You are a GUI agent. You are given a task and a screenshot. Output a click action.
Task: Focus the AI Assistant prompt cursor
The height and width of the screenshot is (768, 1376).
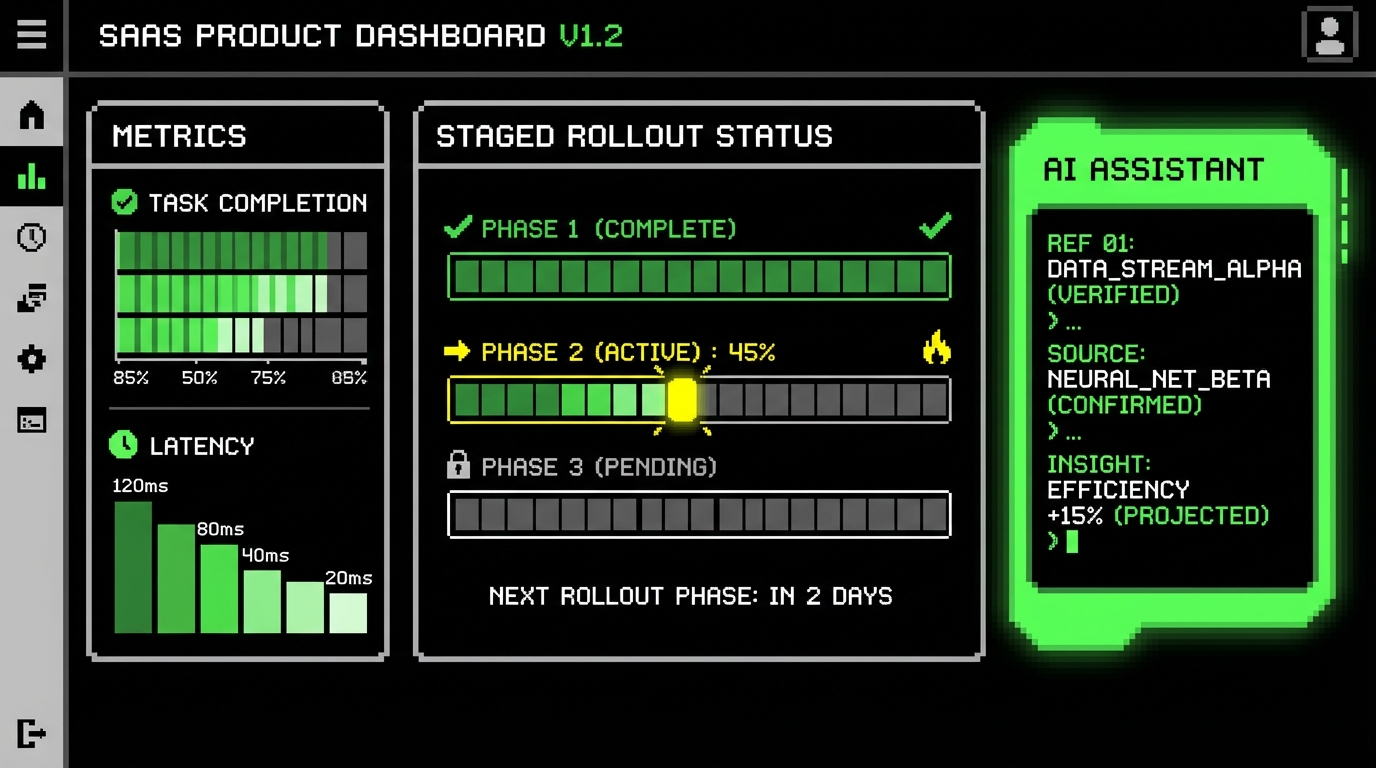point(1072,542)
